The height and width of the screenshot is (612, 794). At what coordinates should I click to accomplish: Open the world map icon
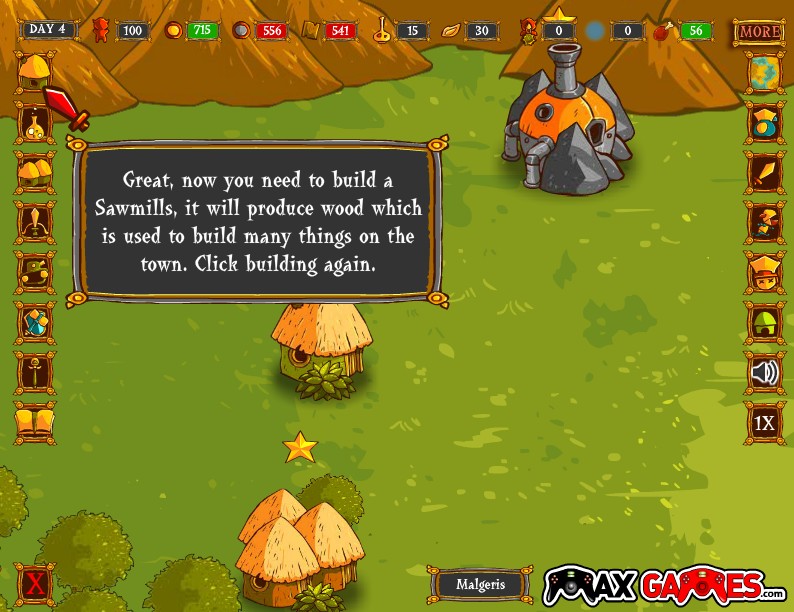[x=764, y=72]
